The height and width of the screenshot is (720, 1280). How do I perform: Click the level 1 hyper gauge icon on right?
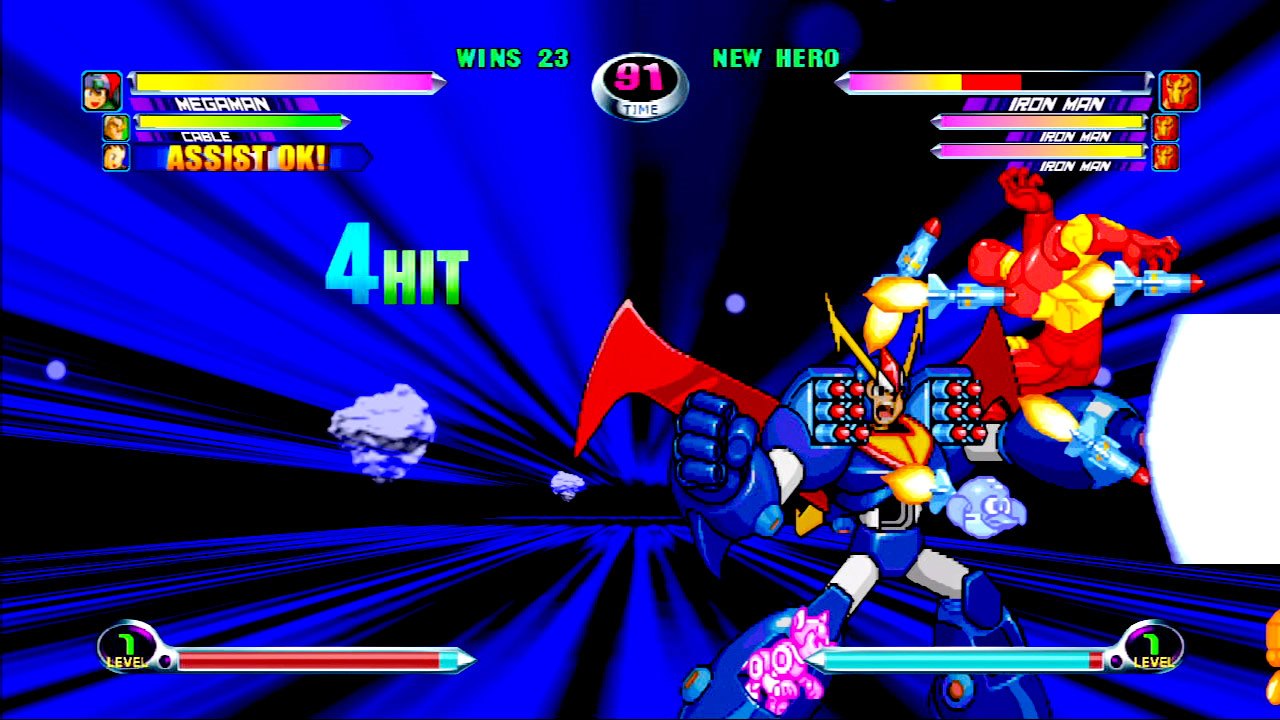pos(1152,650)
